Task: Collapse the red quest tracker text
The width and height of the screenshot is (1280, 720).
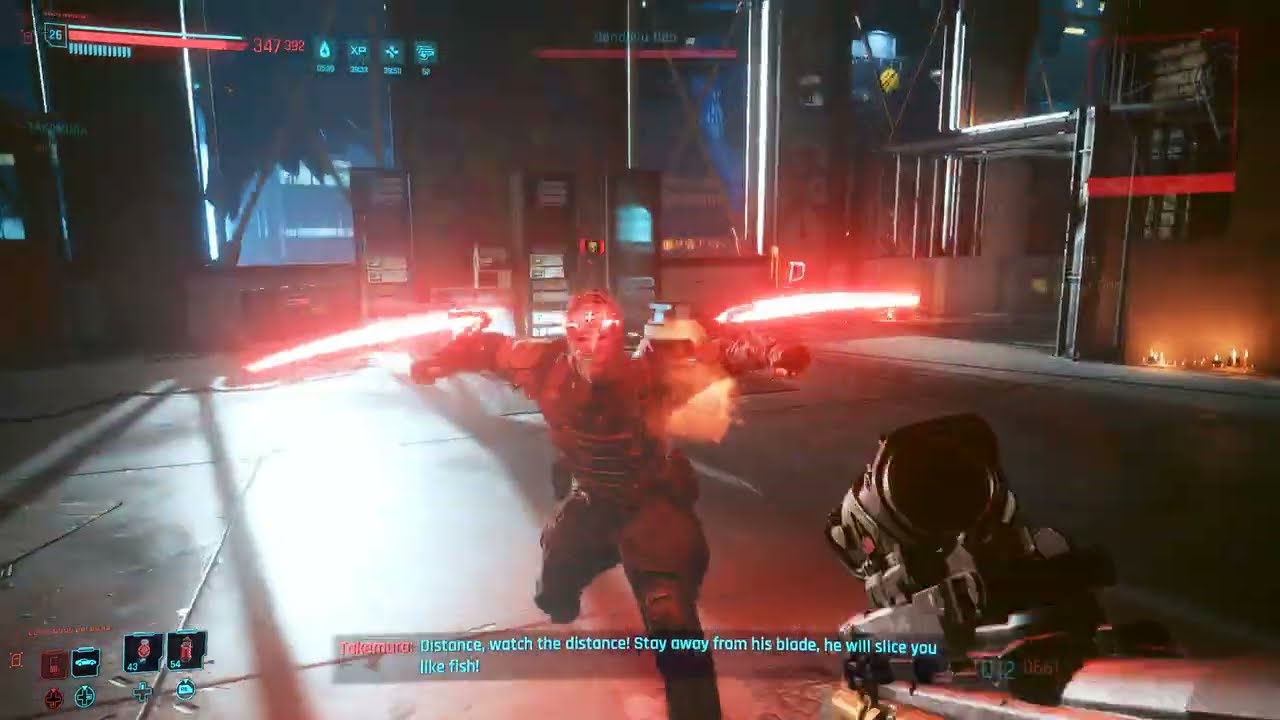Action: (x=69, y=628)
